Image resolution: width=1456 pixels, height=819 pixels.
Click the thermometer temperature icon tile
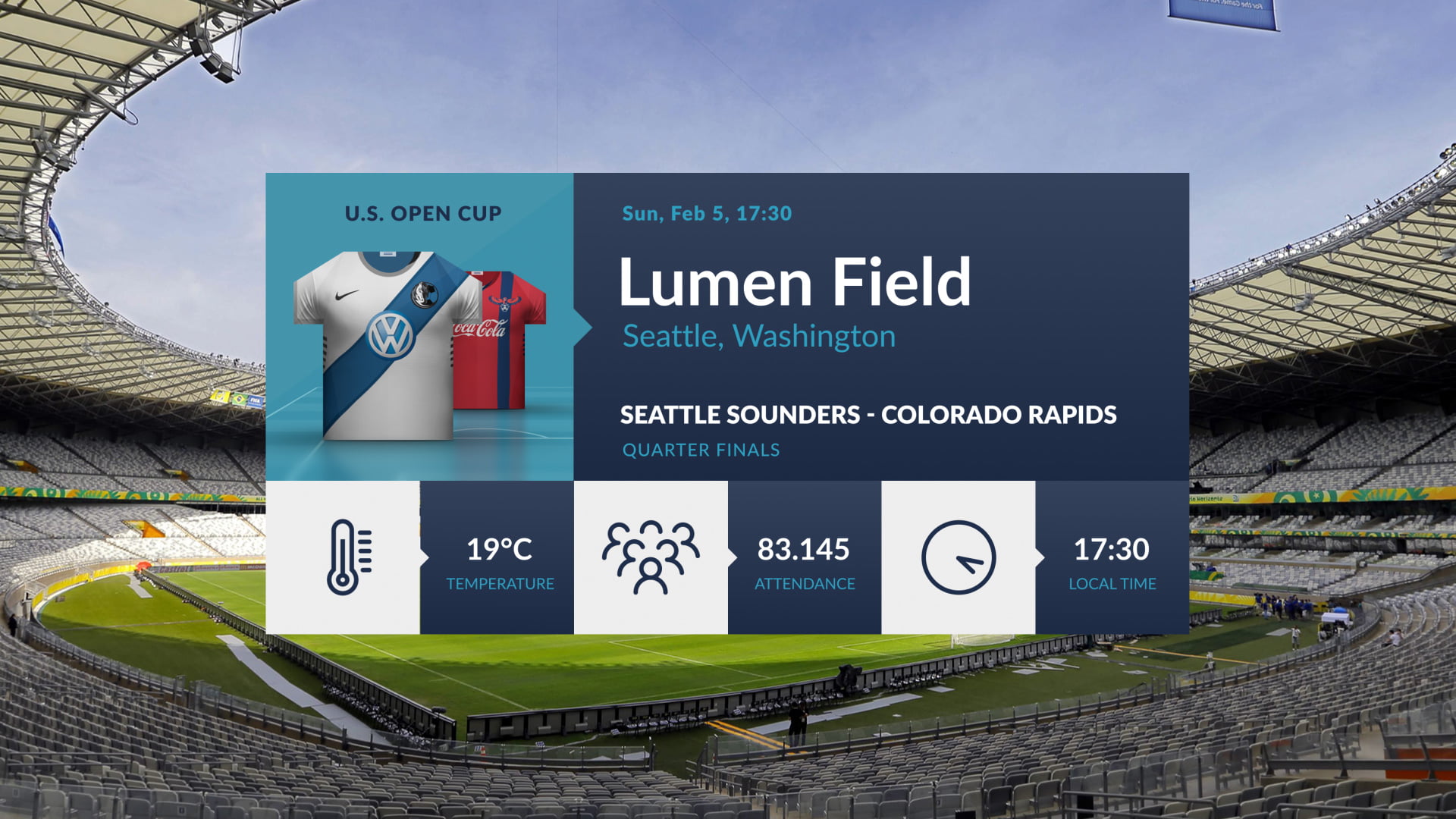344,557
